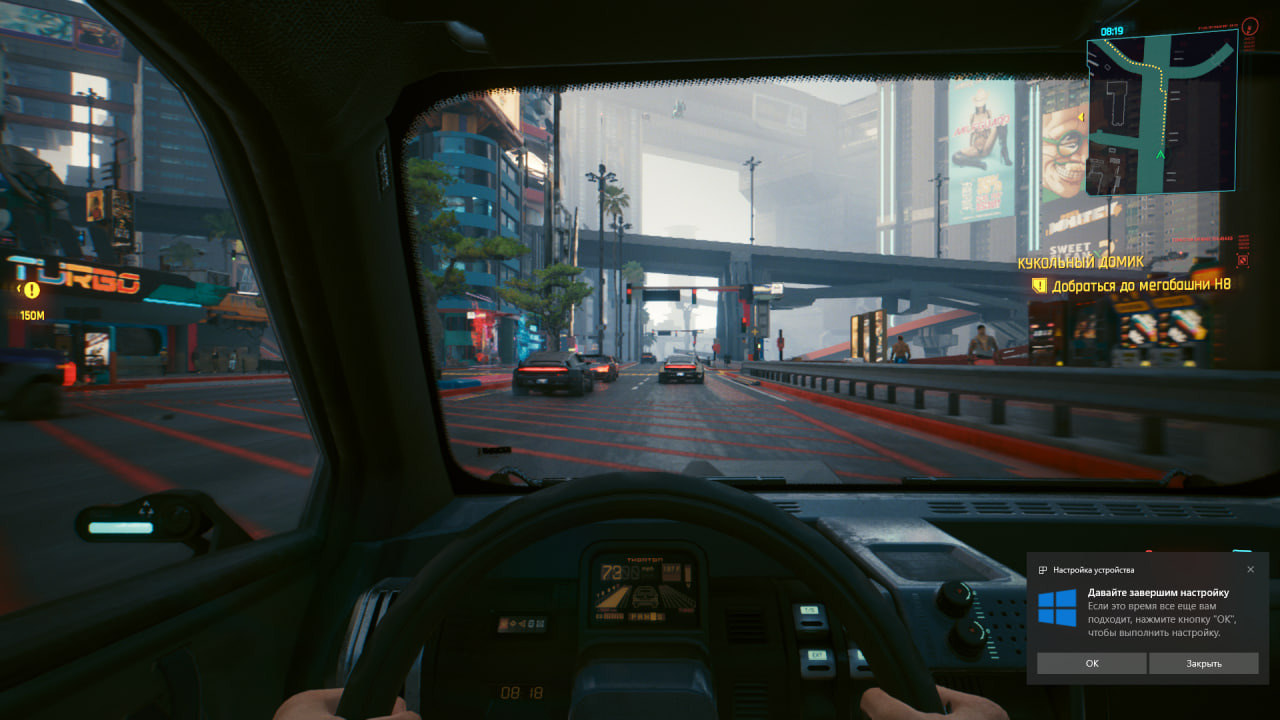
Task: Click the yellow arrow marker on minimap edge
Action: [1081, 118]
